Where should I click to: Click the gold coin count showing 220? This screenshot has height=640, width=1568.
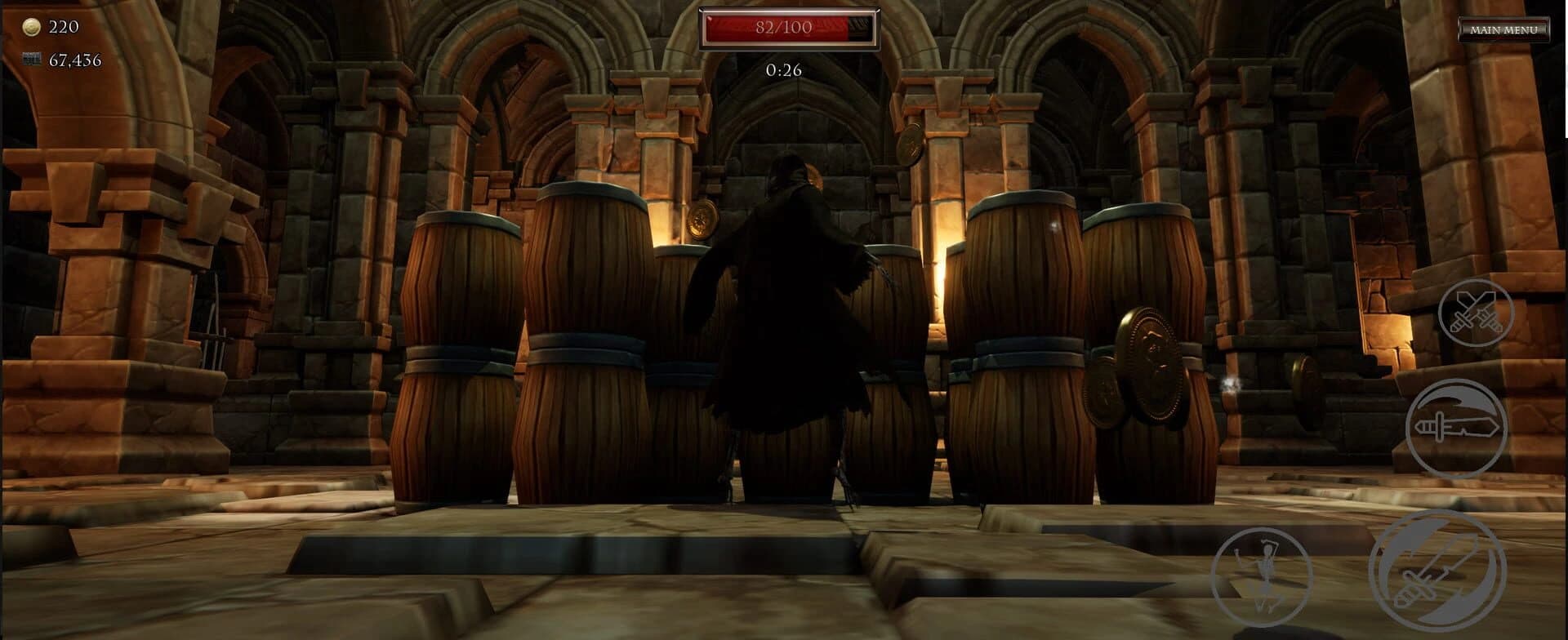point(64,27)
